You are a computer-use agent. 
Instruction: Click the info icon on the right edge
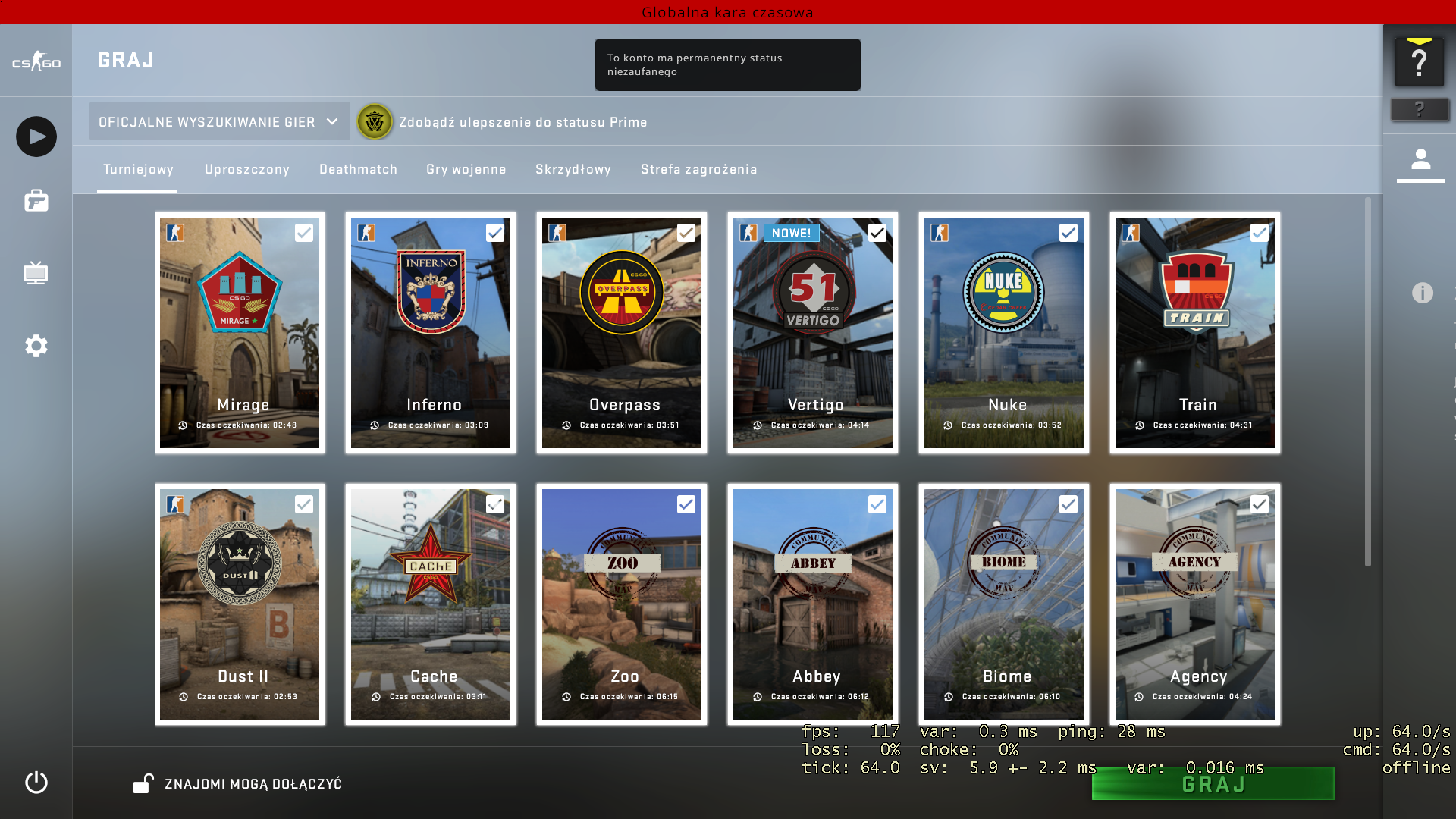pos(1424,292)
